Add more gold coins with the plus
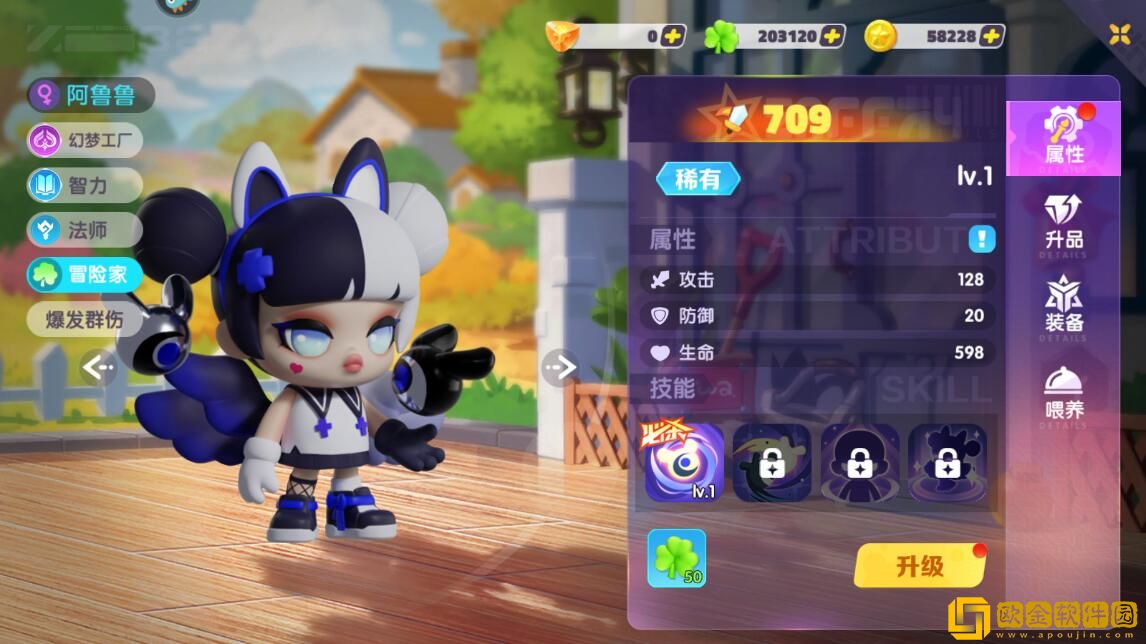The image size is (1146, 644). (x=991, y=36)
